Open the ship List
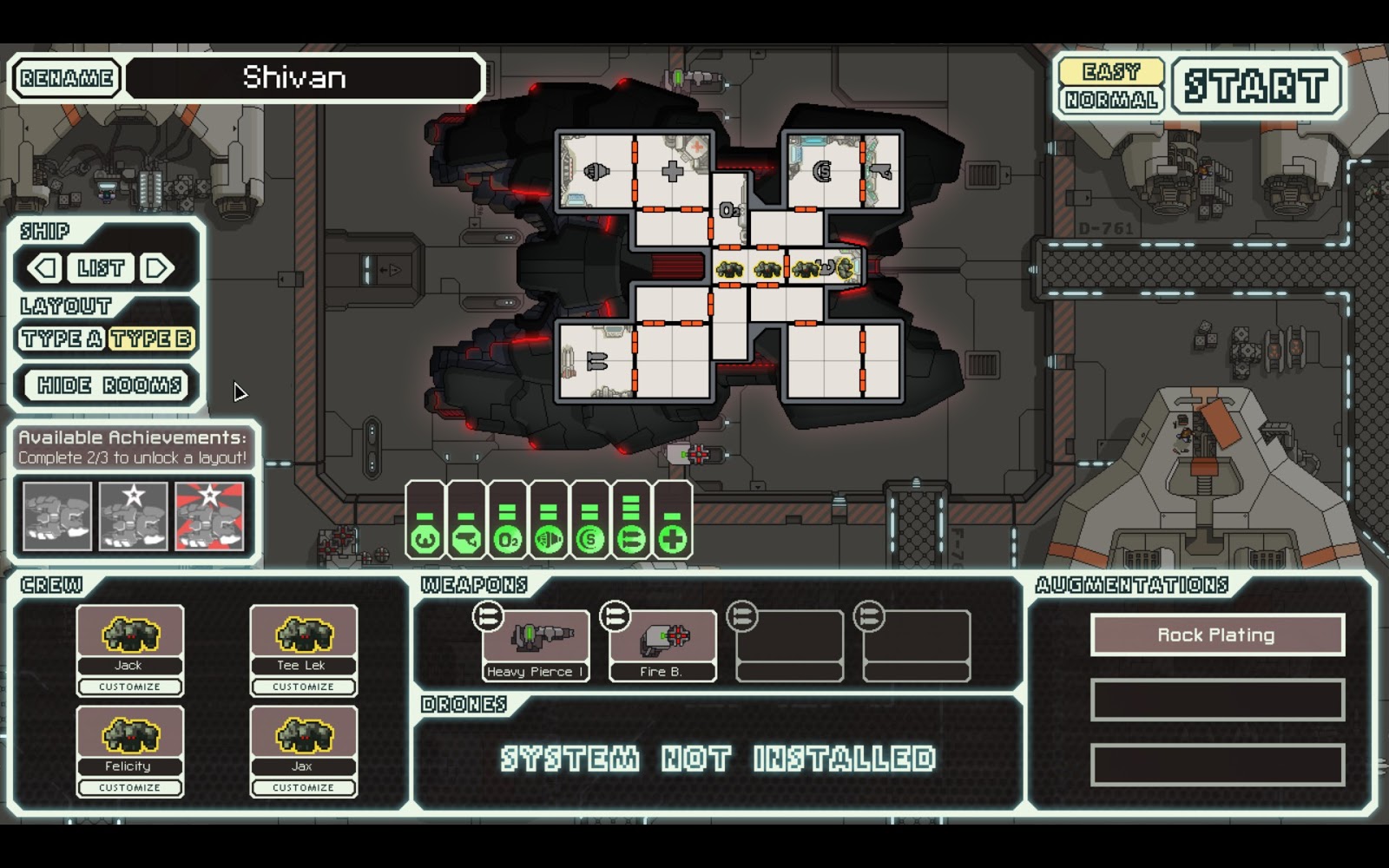 pyautogui.click(x=102, y=267)
